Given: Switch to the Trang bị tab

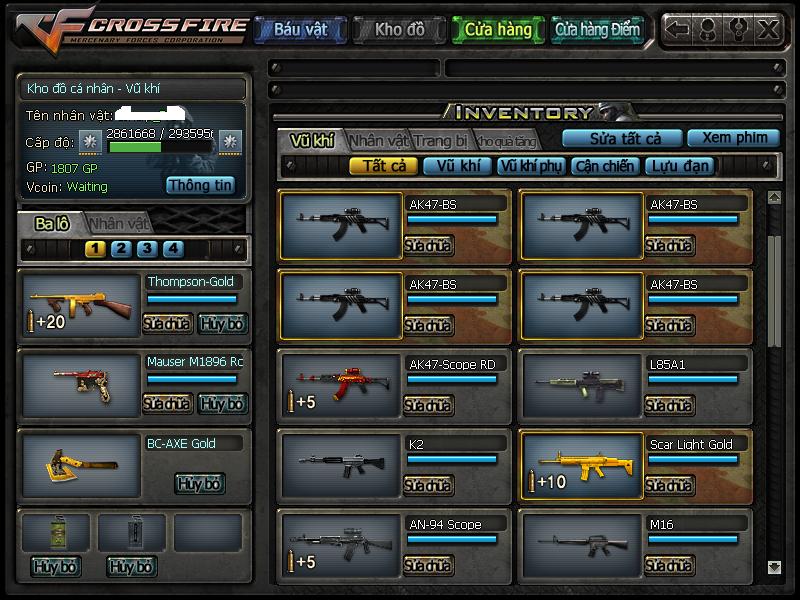Looking at the screenshot, I should click(441, 140).
